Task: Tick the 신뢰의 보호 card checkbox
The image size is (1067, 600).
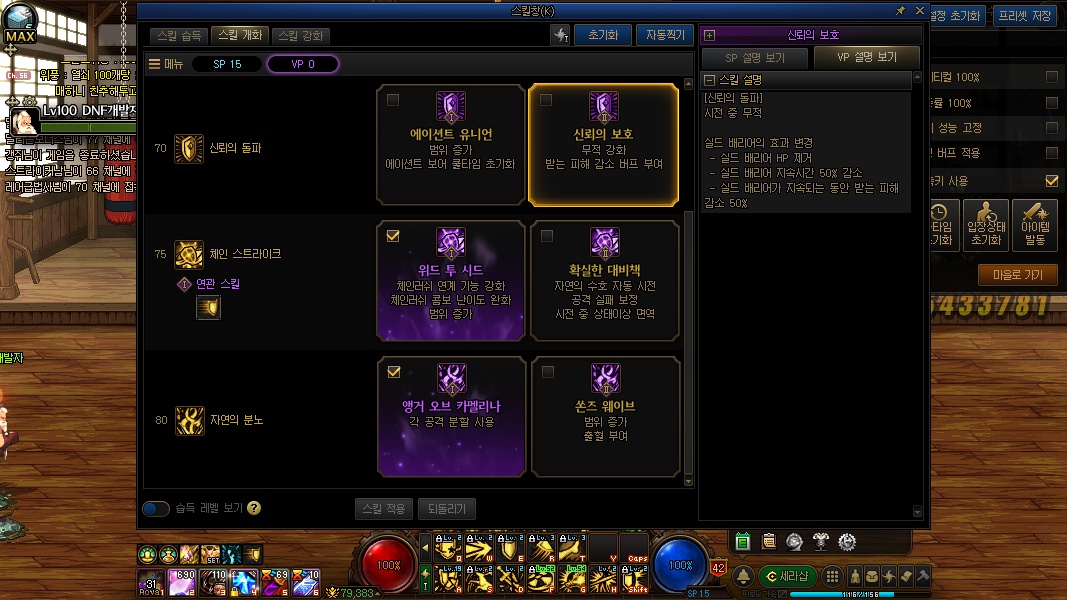Action: coord(546,100)
